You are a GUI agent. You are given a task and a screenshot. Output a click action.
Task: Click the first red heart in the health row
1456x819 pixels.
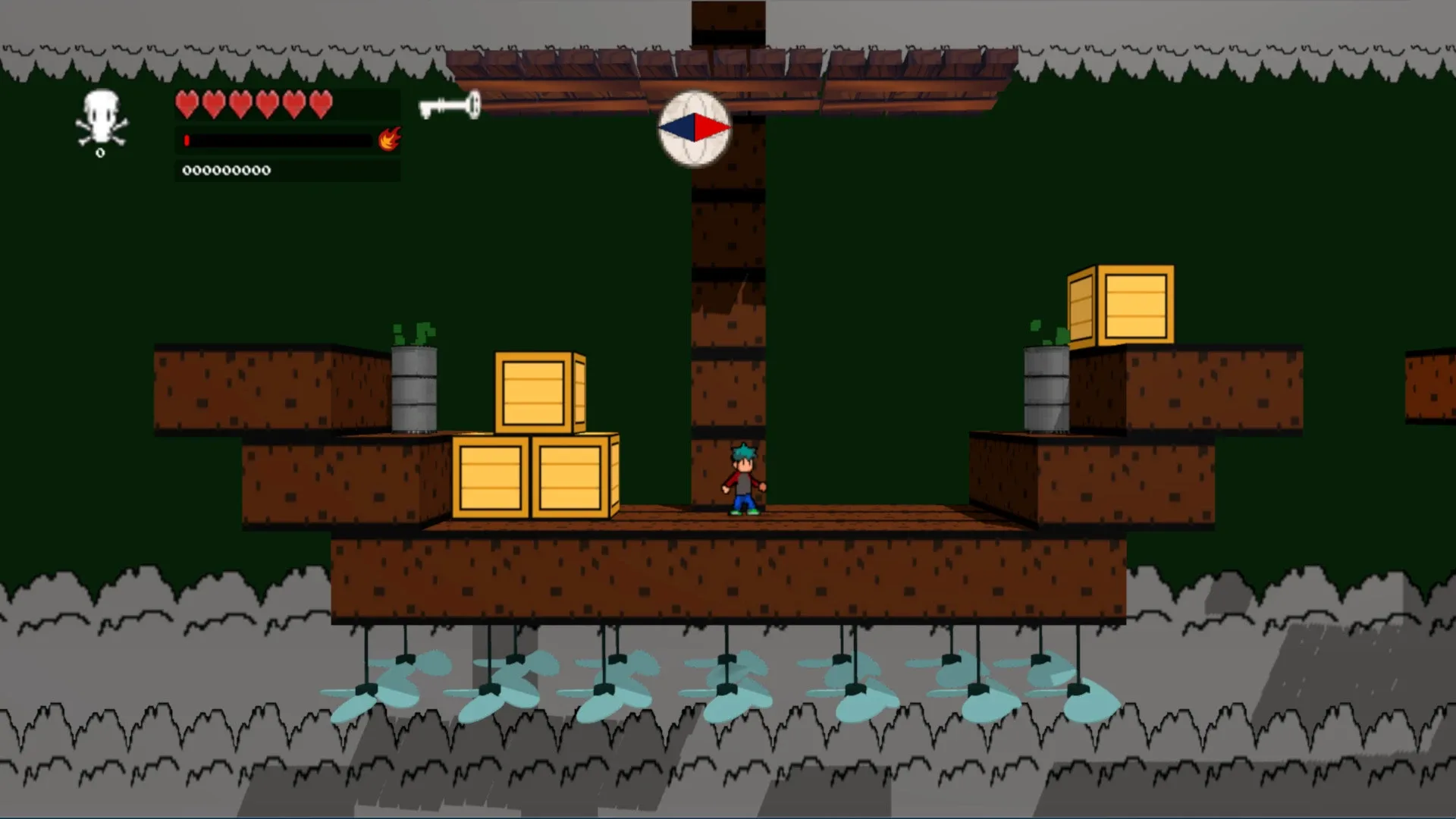187,103
